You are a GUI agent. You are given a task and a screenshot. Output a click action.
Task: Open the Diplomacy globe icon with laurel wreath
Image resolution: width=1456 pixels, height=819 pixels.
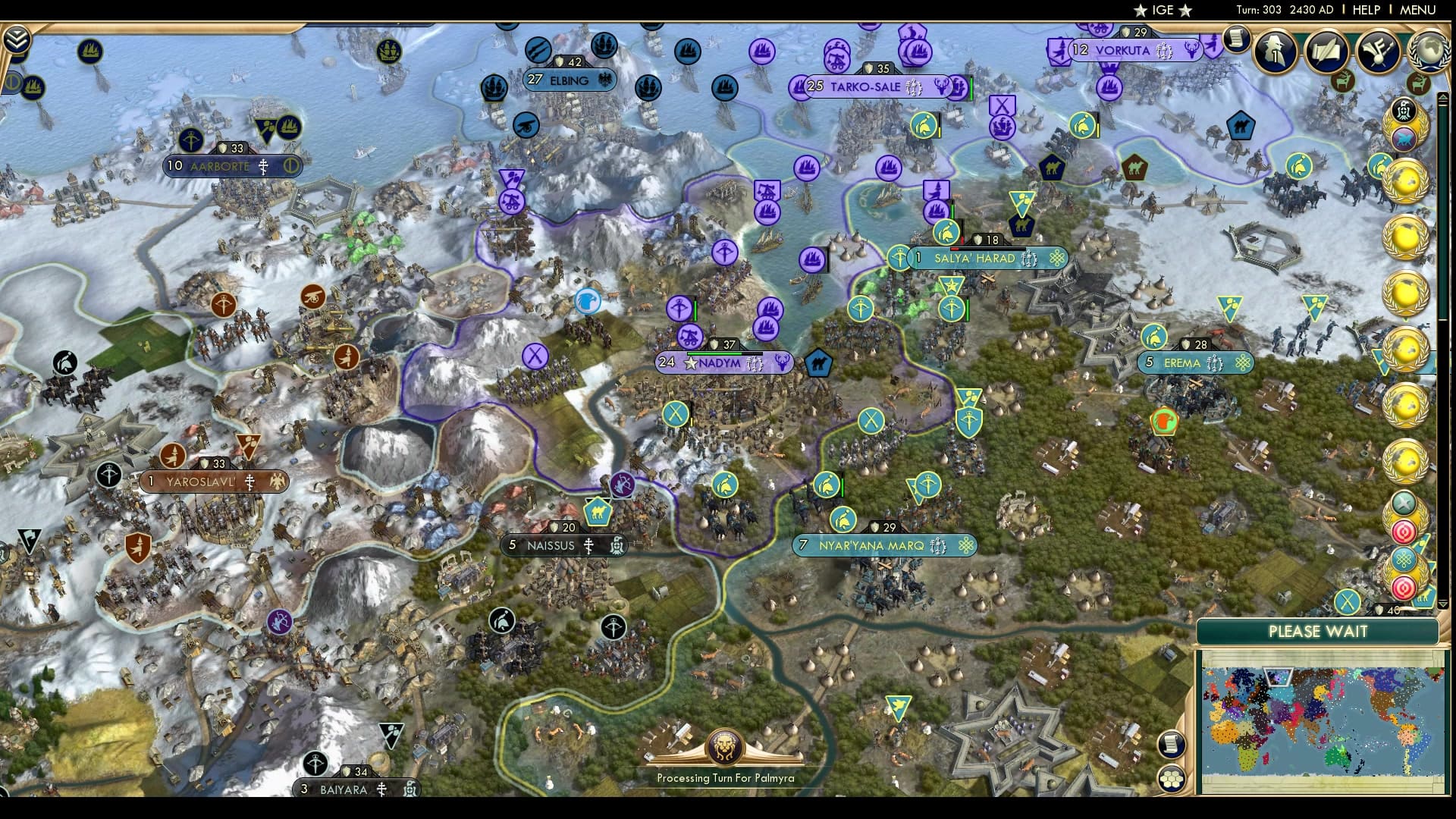coord(1429,52)
